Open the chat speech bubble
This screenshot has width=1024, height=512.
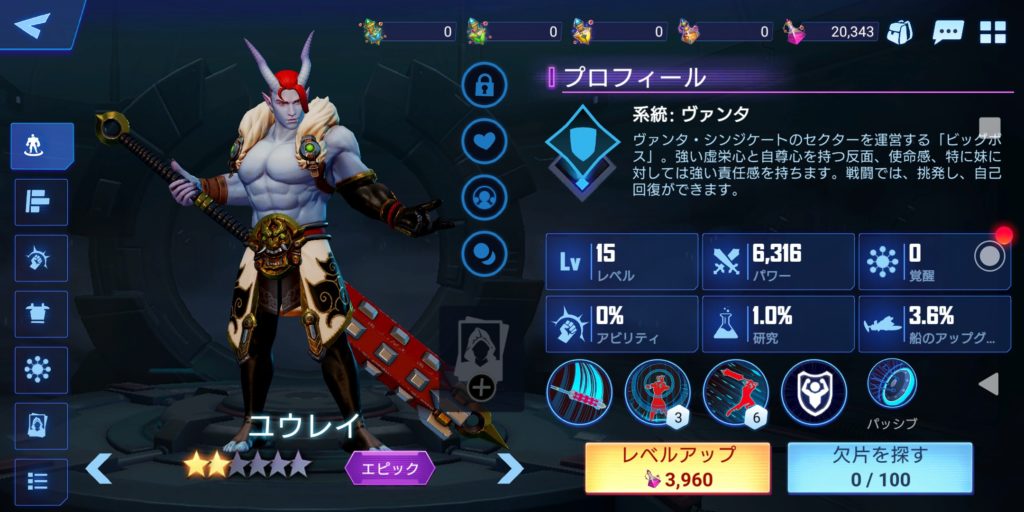click(x=947, y=31)
